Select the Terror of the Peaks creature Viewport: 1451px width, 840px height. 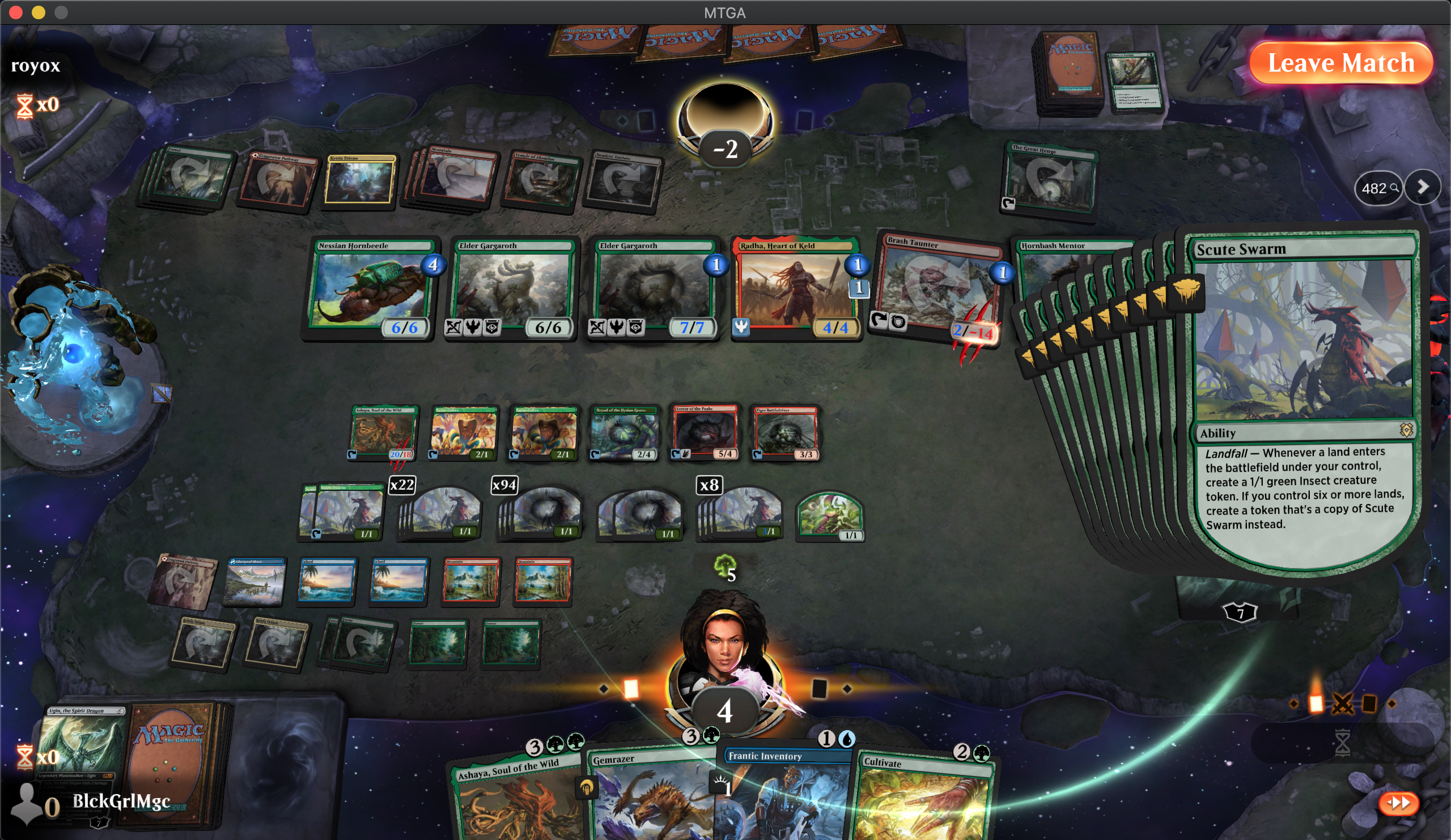[705, 433]
